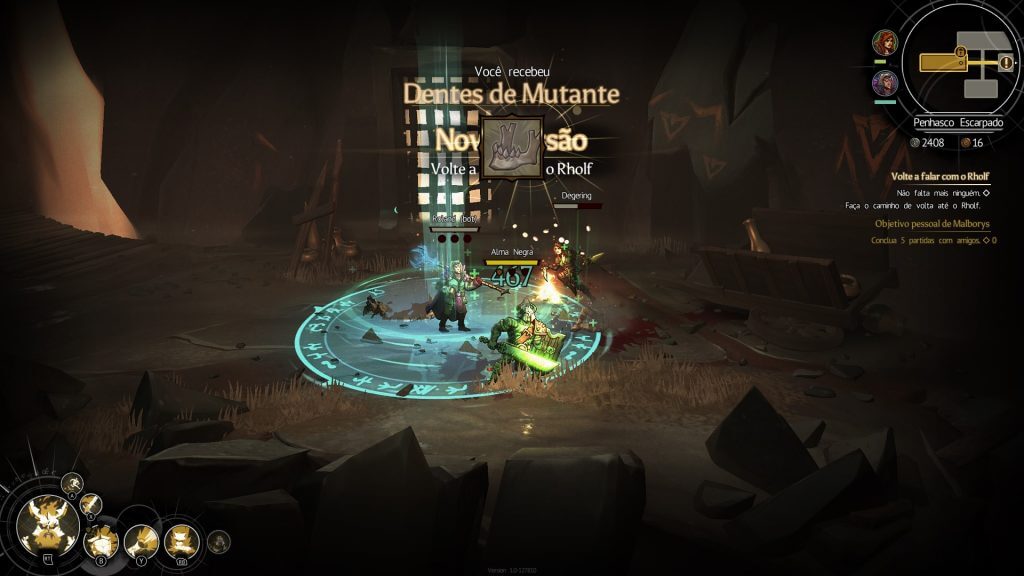Select the red-haired party member portrait
Viewport: 1024px width, 576px height.
pos(885,43)
